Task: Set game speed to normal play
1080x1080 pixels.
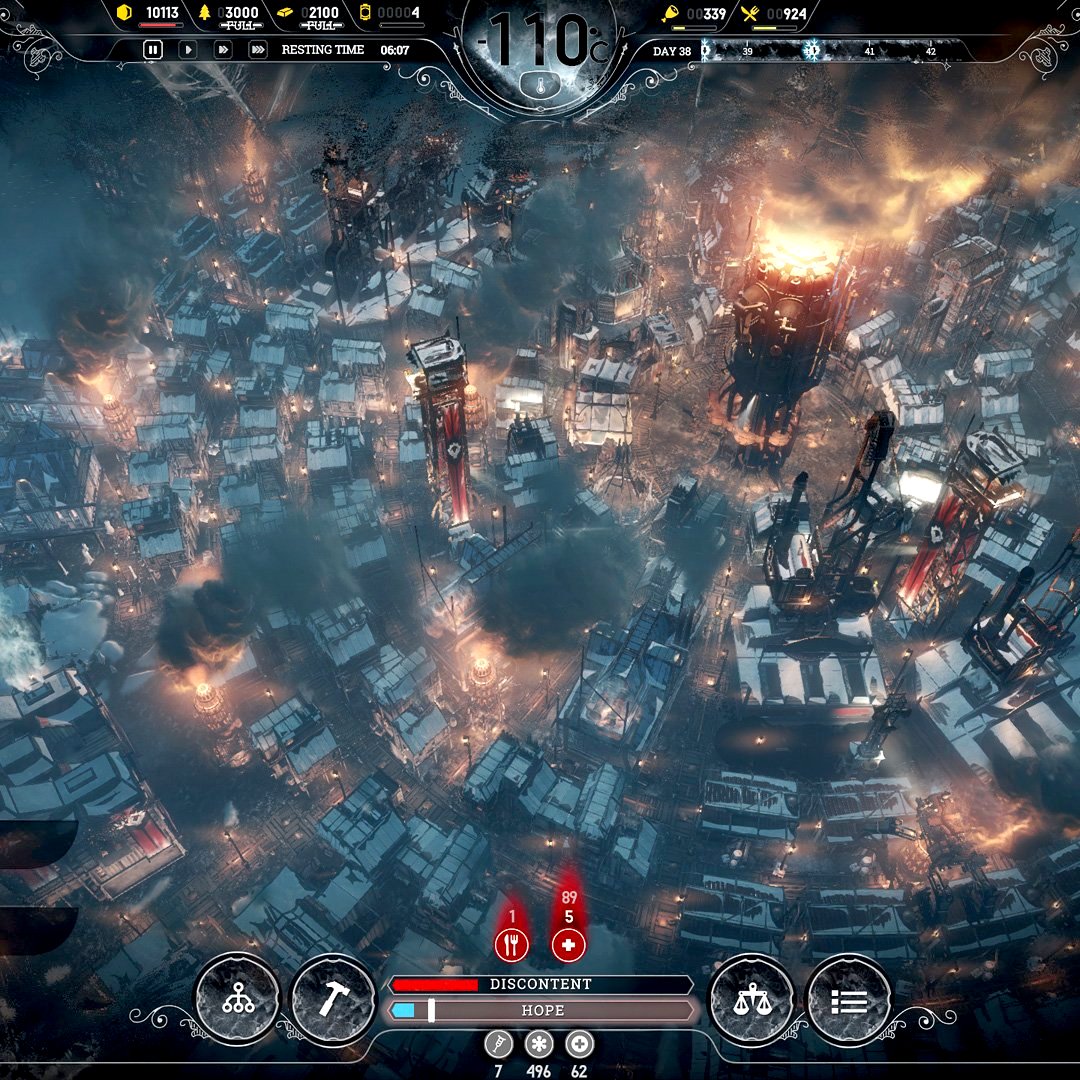Action: point(187,49)
